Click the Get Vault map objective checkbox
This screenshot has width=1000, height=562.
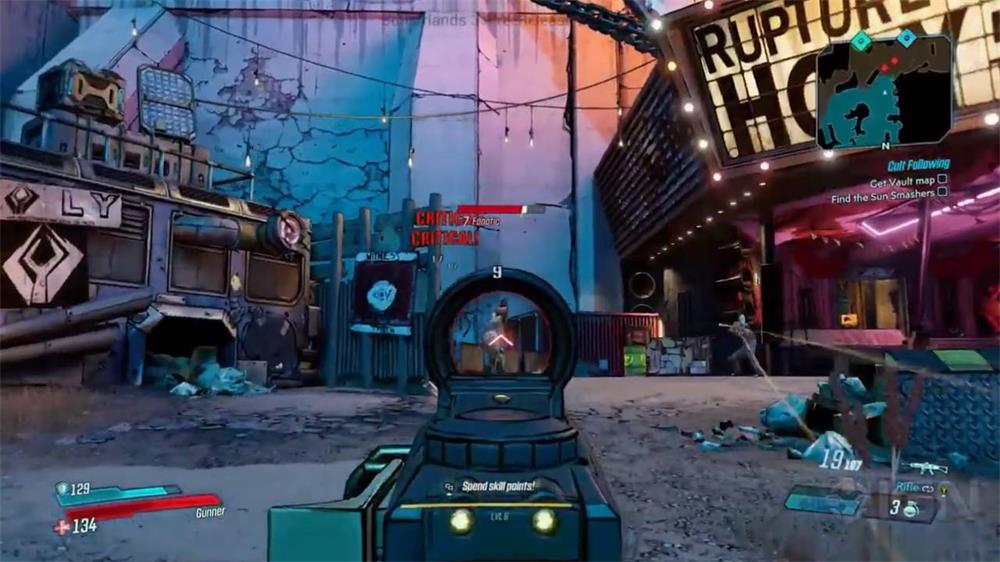click(x=941, y=180)
